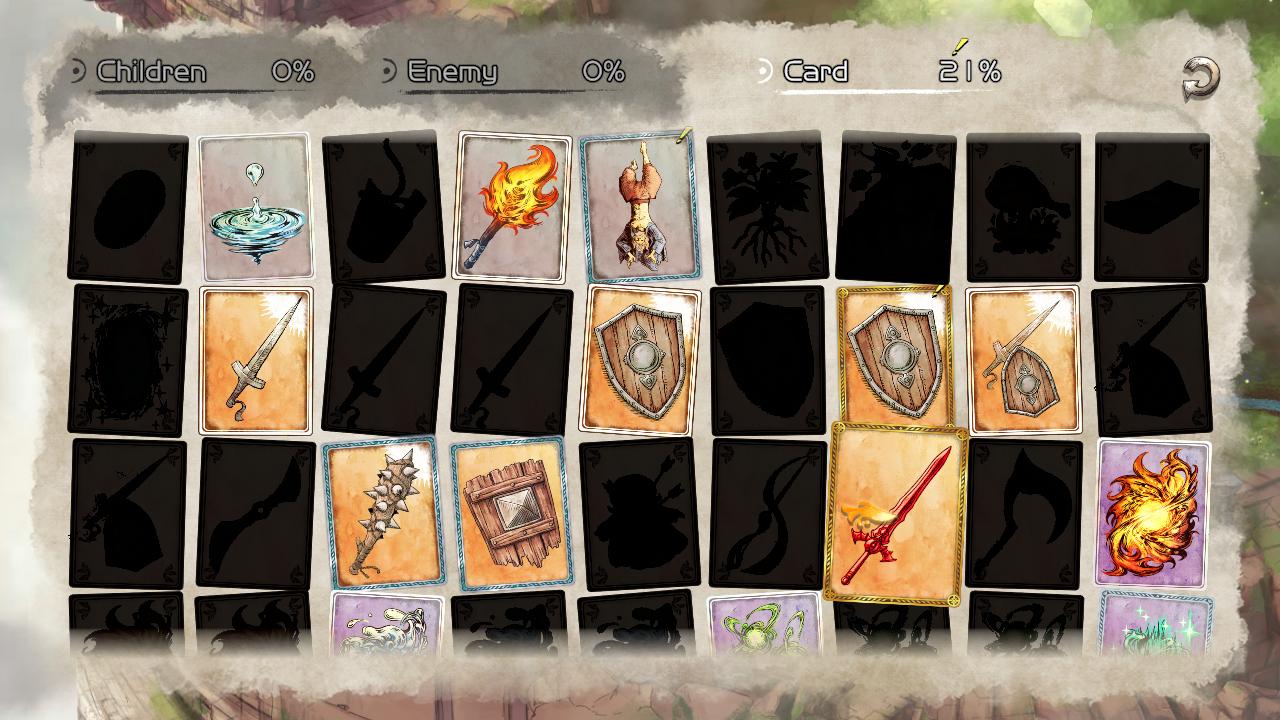Open the hanged man card

click(x=640, y=205)
